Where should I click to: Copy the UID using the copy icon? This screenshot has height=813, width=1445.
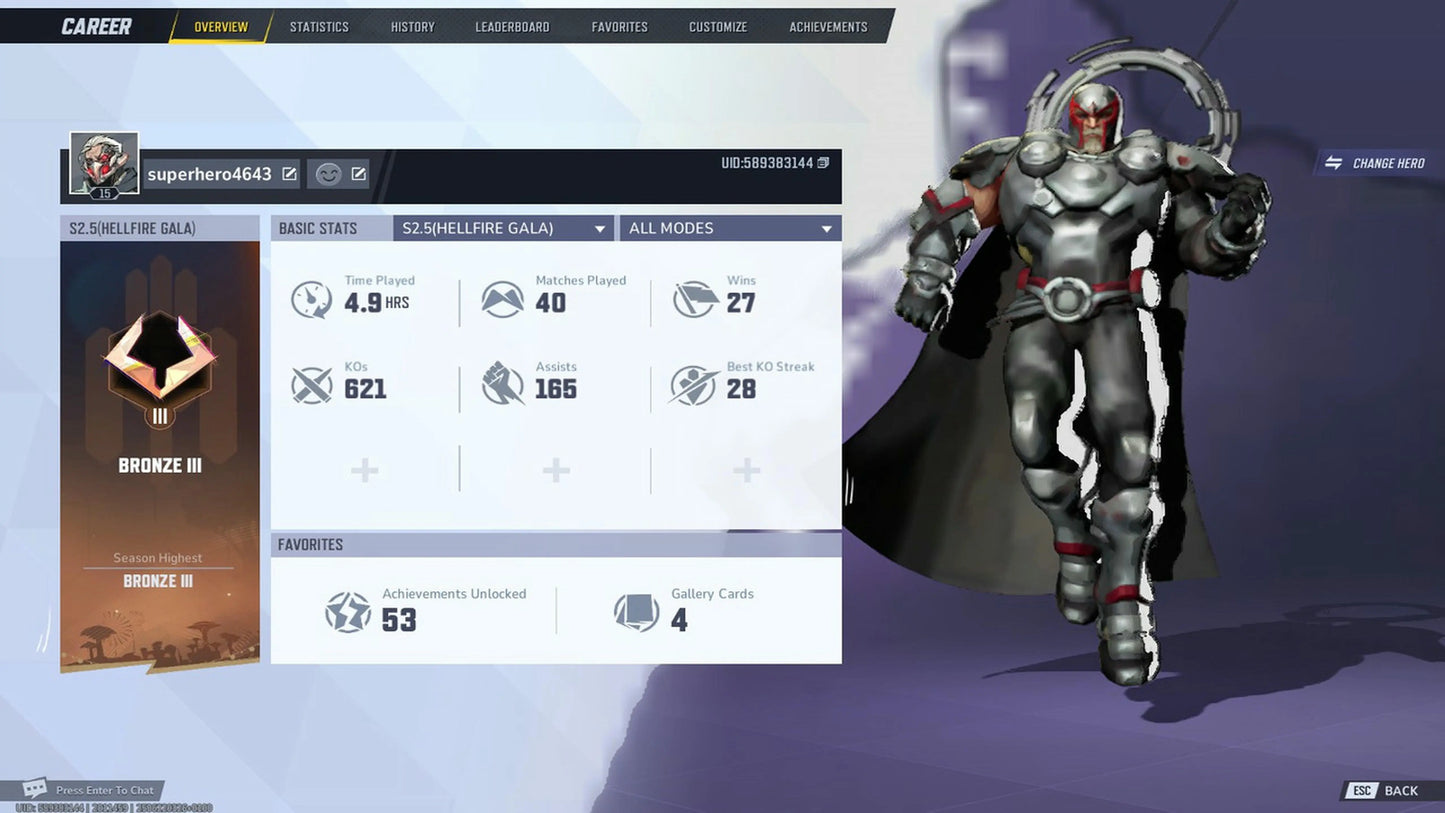pos(823,161)
